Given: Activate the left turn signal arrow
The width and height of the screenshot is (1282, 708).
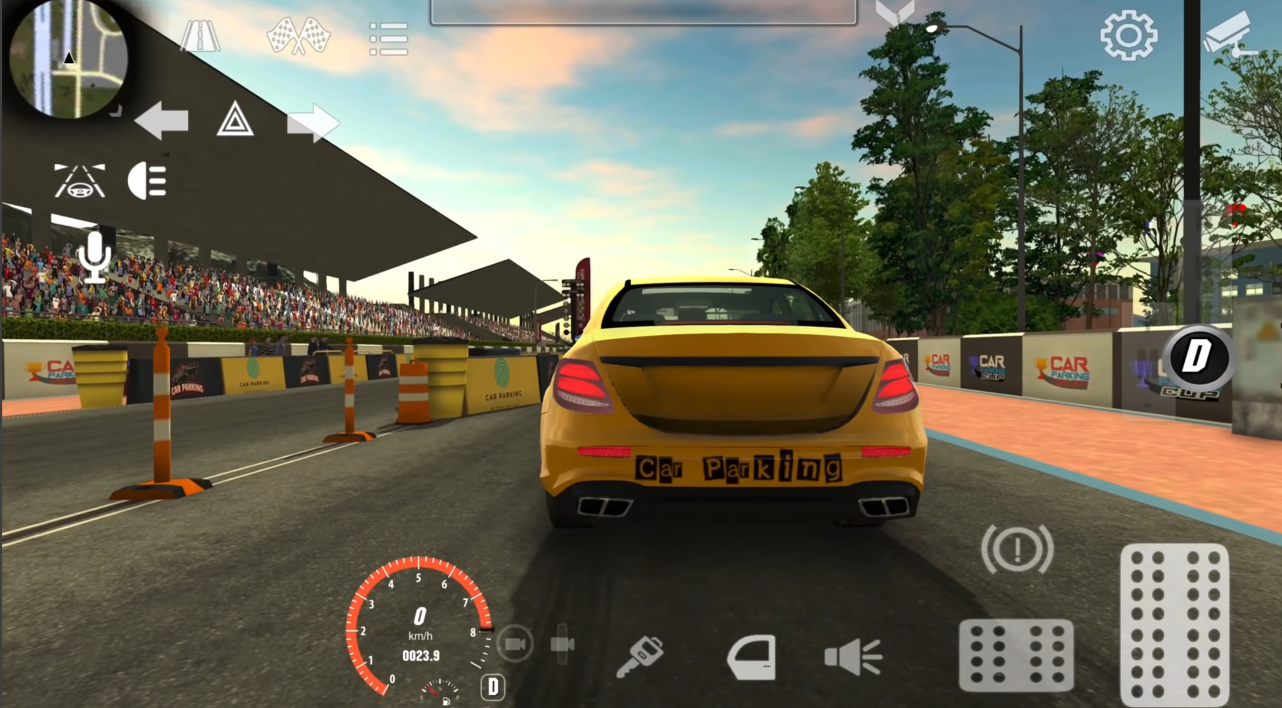Looking at the screenshot, I should (x=161, y=121).
